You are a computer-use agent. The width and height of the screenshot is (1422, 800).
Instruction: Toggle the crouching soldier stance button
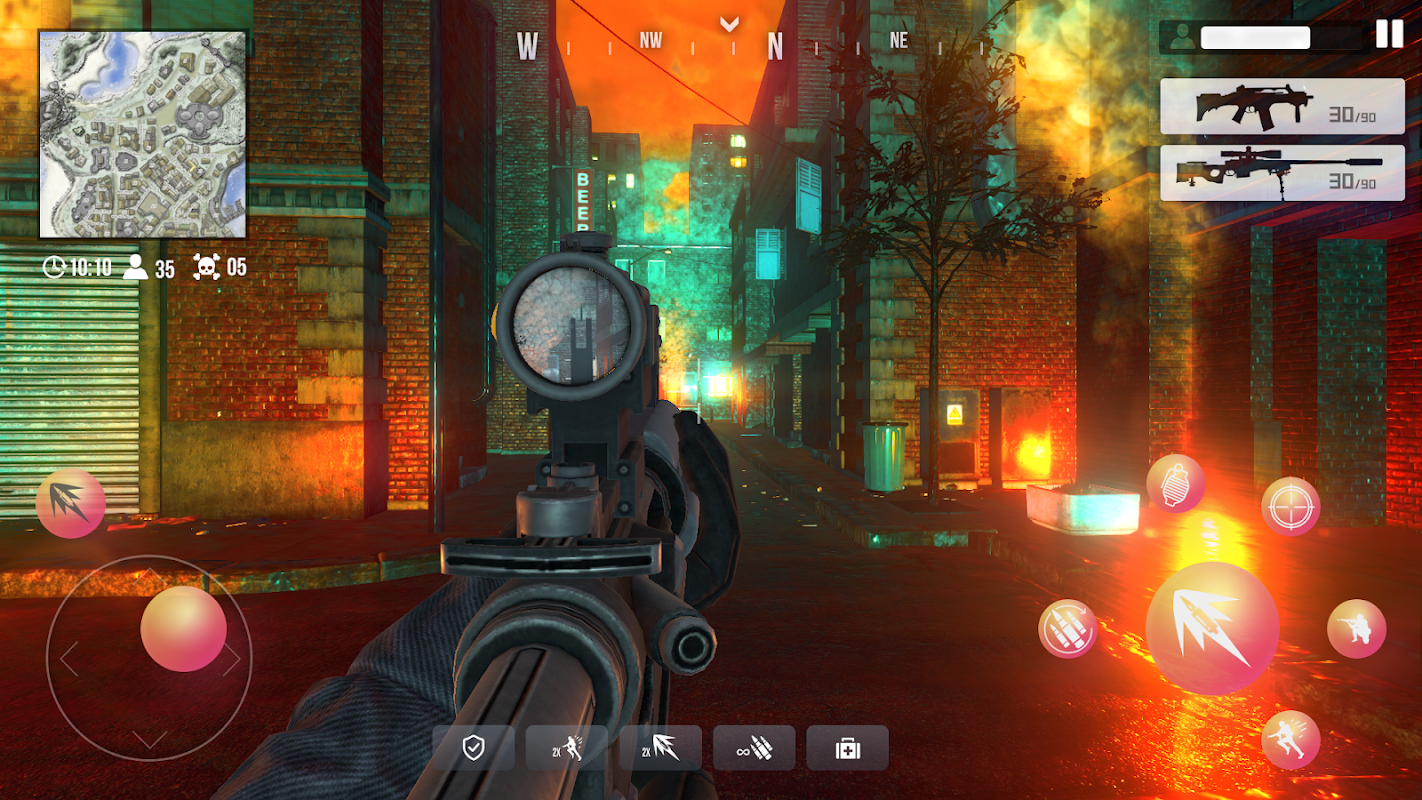pos(1356,629)
